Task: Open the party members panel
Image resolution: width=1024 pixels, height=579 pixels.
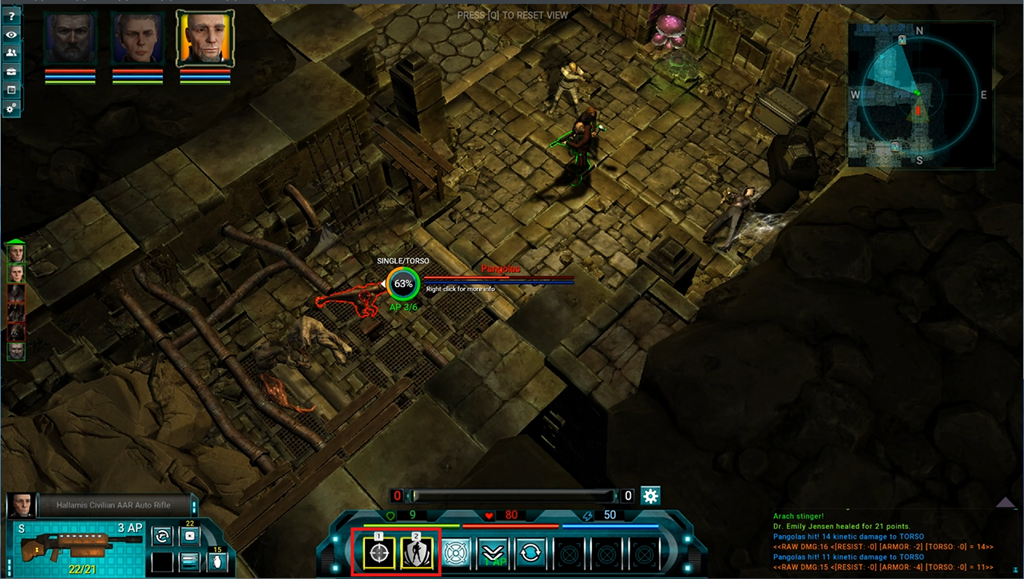Action: tap(11, 52)
